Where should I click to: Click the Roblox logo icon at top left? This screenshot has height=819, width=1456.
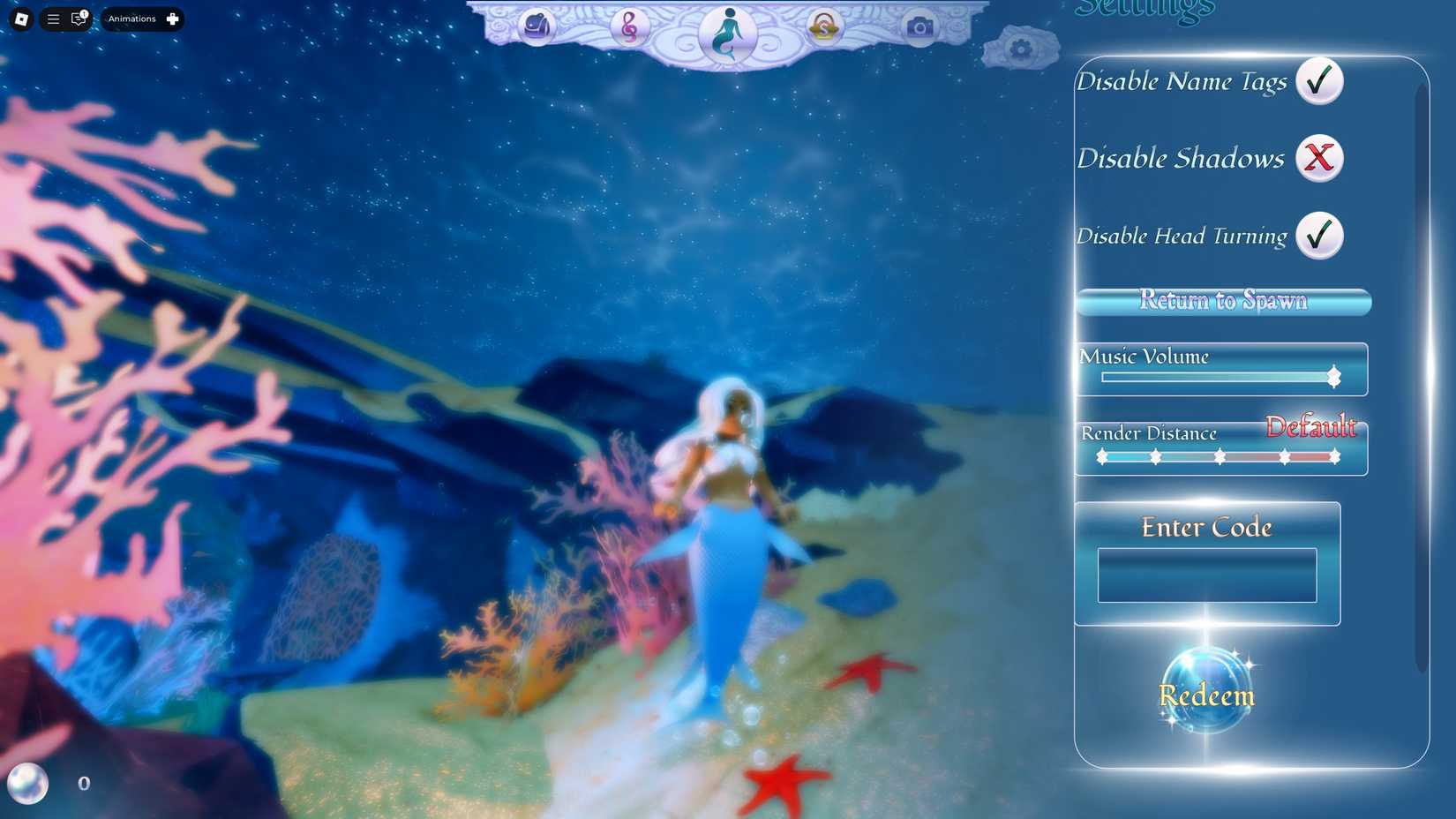coord(20,19)
